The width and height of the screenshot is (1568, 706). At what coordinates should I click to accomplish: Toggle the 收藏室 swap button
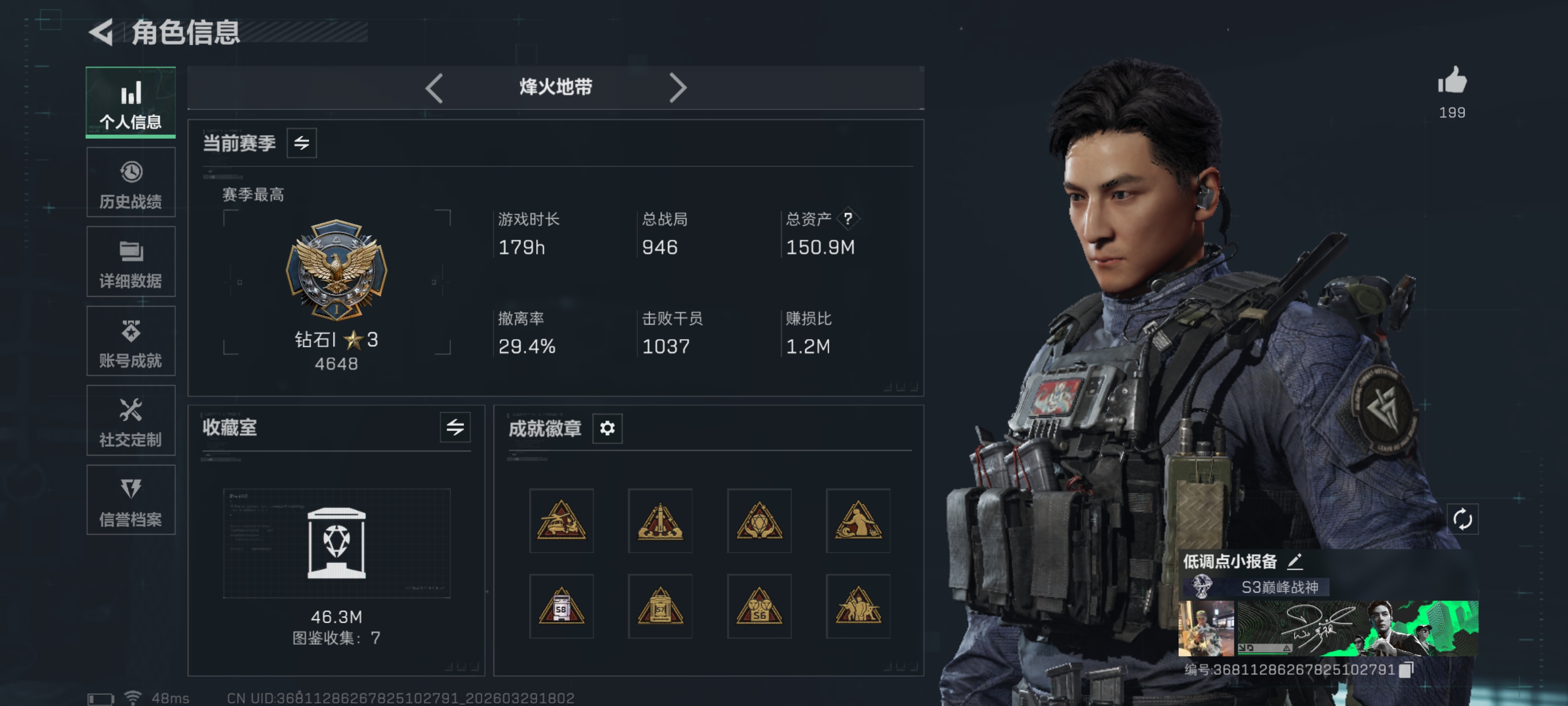coord(455,428)
